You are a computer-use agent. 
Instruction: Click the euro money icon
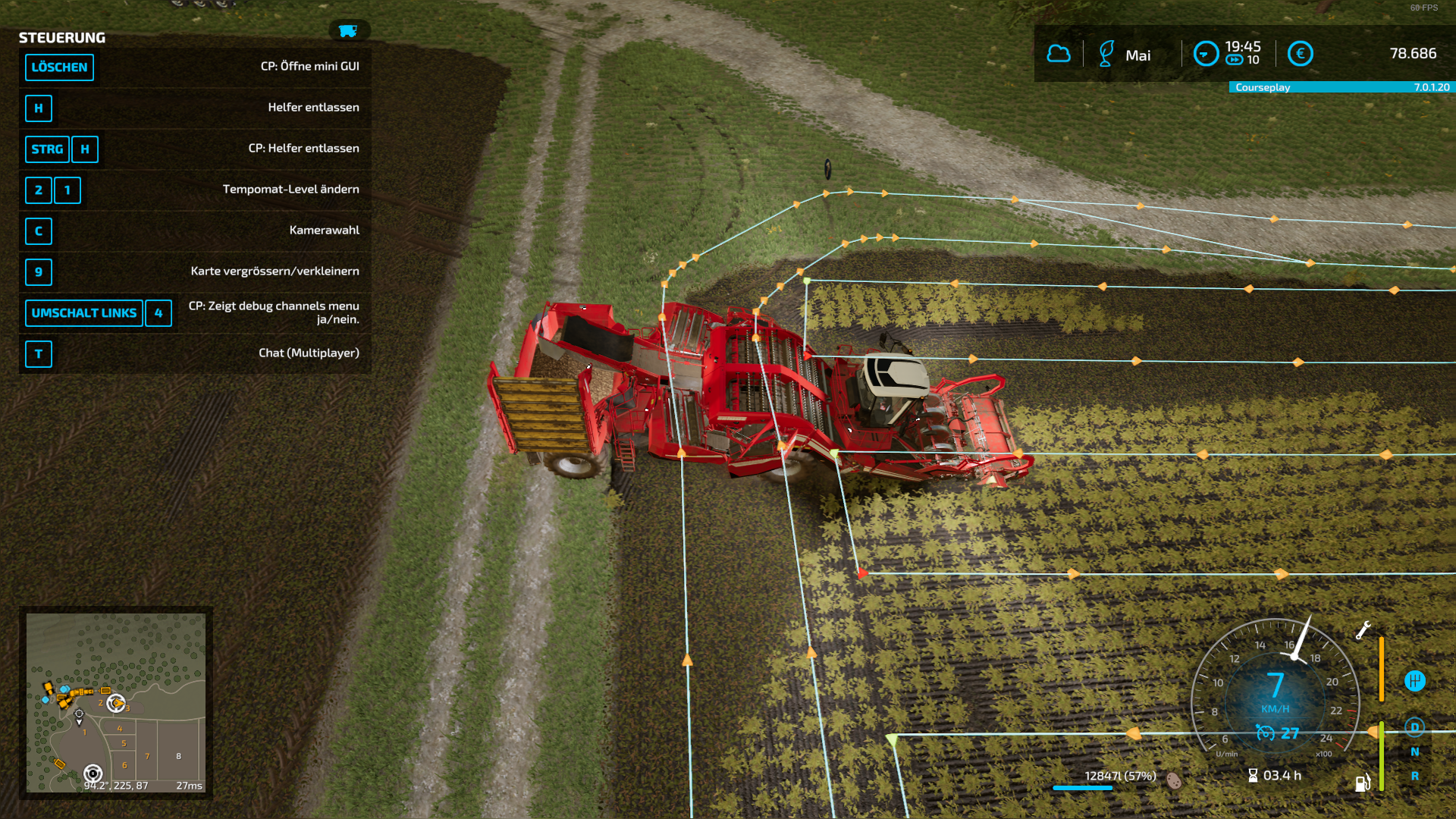click(1300, 54)
